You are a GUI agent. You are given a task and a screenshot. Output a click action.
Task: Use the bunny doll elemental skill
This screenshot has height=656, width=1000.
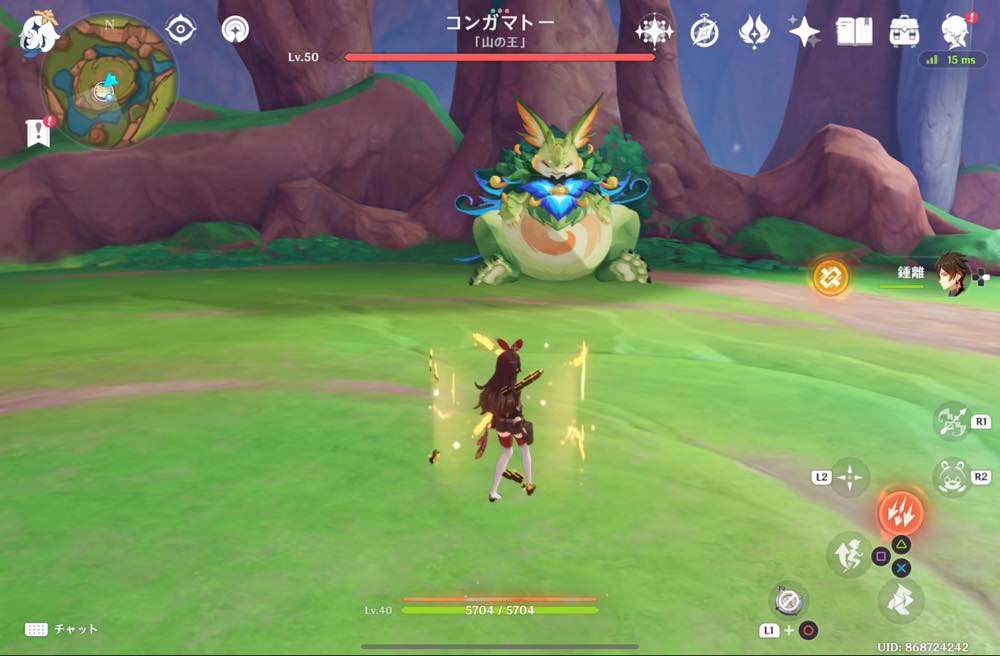tap(951, 478)
